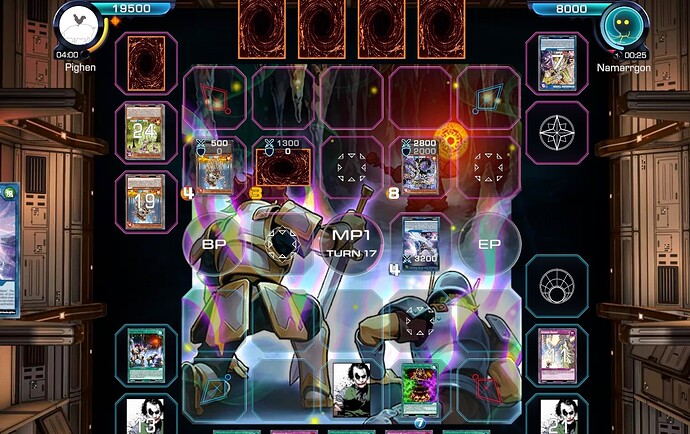Inspect the face-down card beside Pighen
Viewport: 690px width, 434px height.
pyautogui.click(x=146, y=61)
